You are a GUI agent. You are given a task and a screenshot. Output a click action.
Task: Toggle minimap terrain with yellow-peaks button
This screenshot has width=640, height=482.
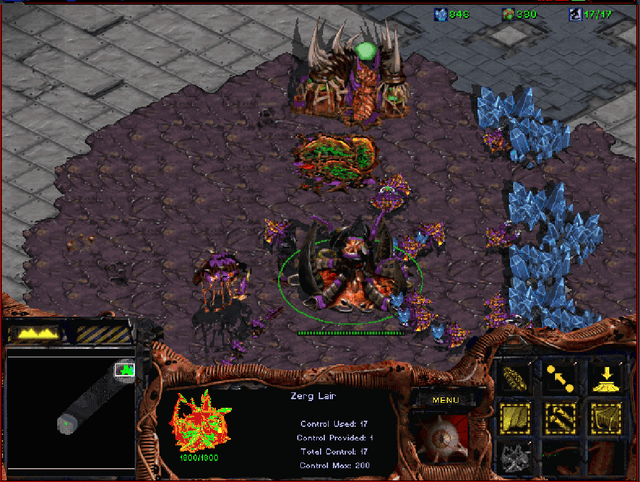click(x=33, y=333)
